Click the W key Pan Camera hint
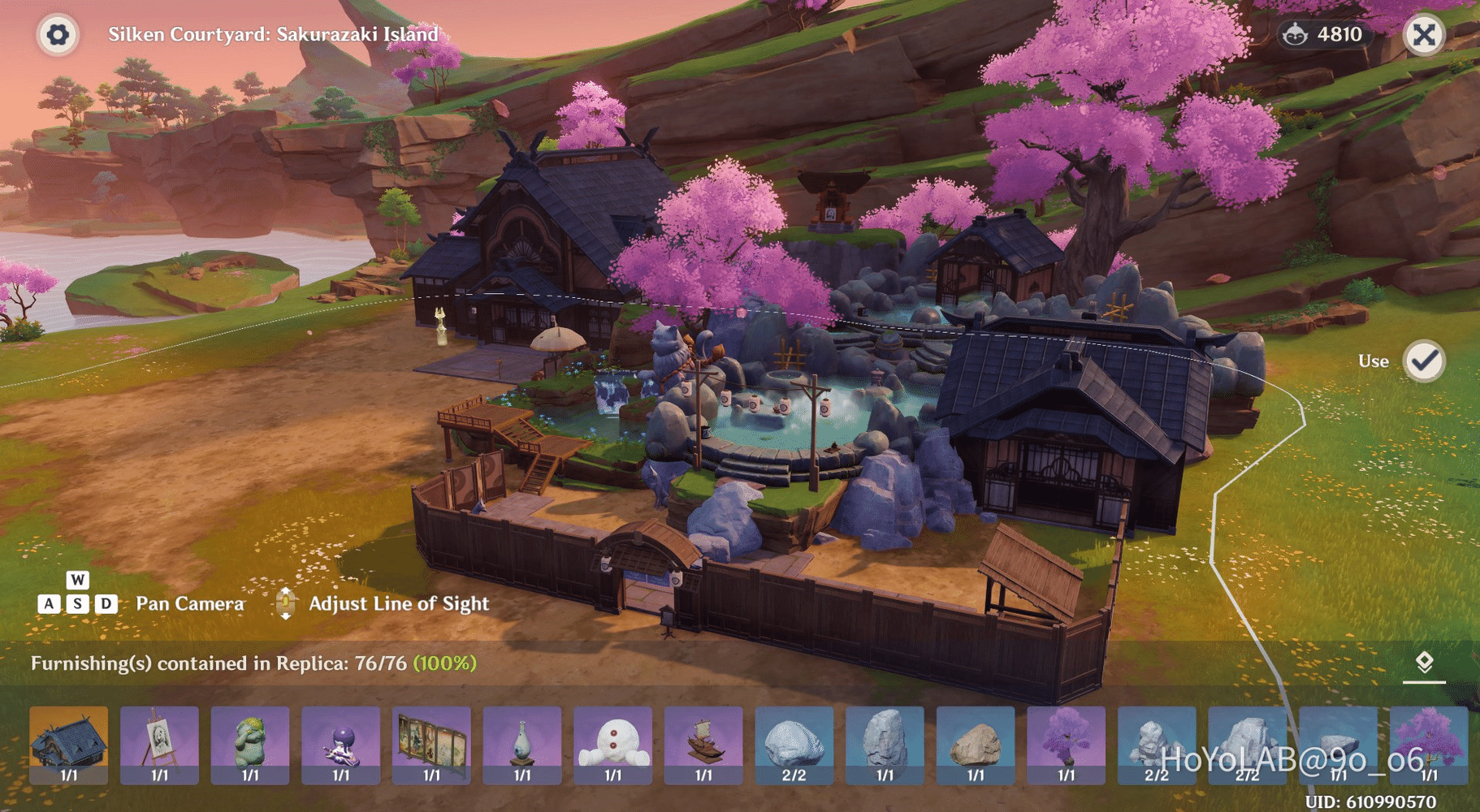This screenshot has width=1480, height=812. tap(77, 581)
